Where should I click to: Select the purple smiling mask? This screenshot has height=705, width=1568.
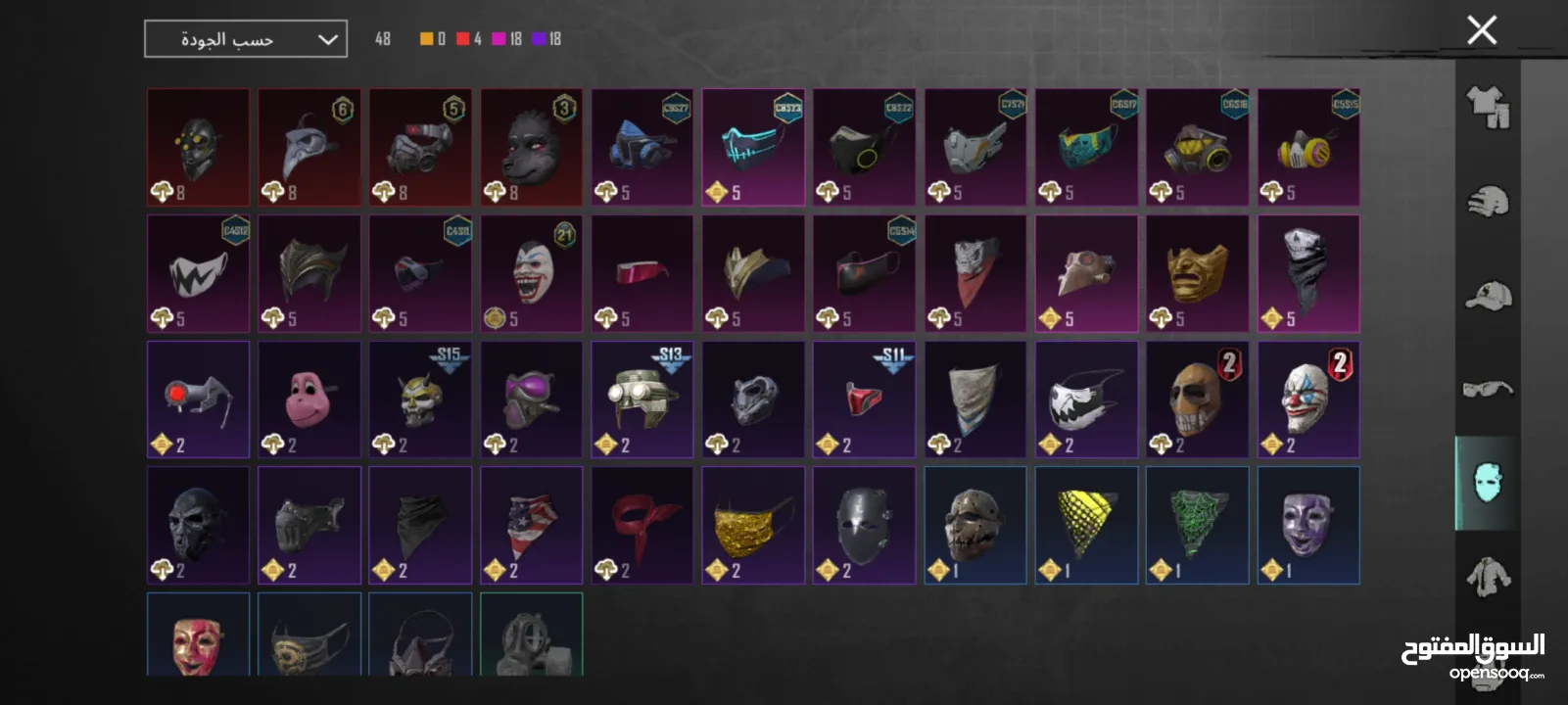[1307, 525]
